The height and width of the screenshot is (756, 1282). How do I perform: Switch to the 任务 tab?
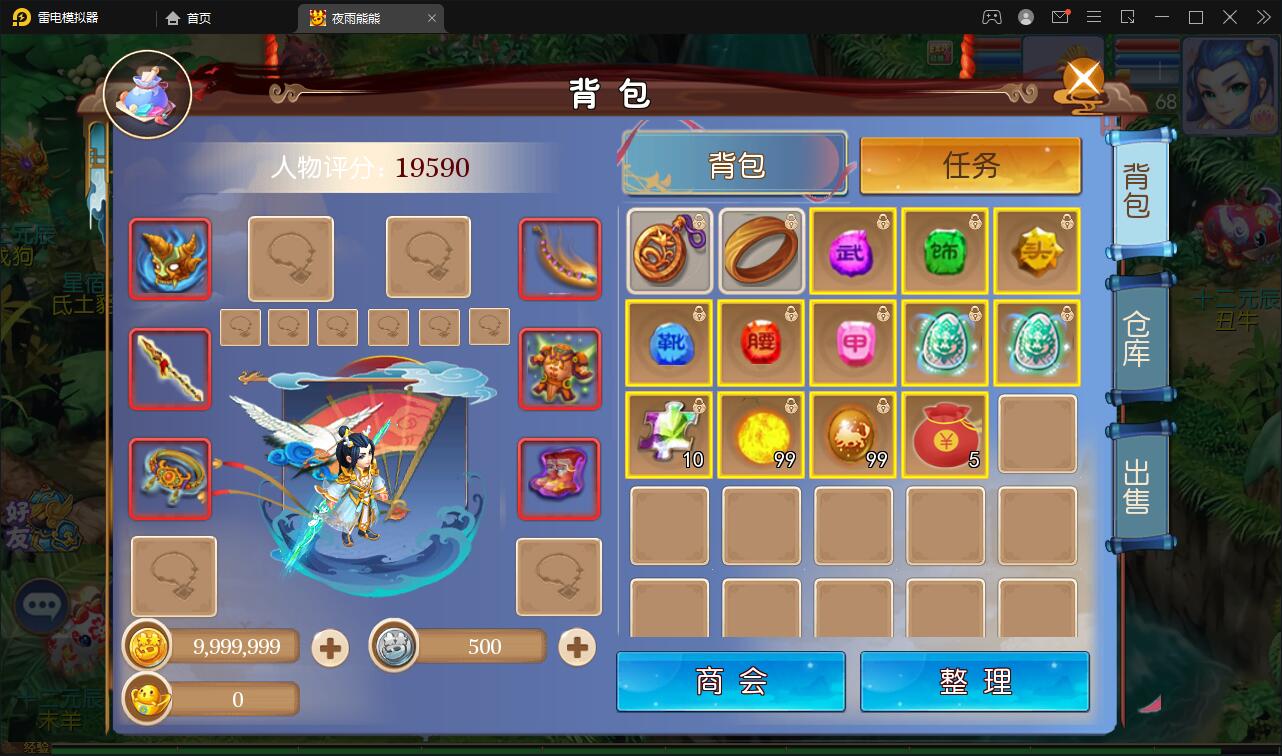click(970, 167)
